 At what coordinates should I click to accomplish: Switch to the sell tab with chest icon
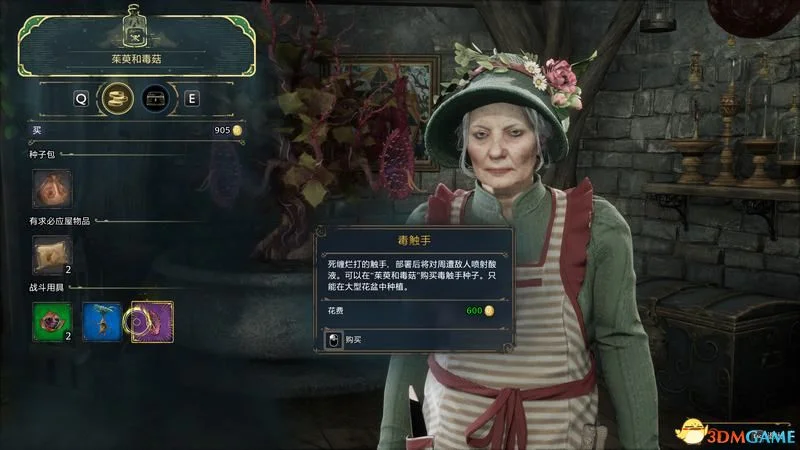pos(154,99)
